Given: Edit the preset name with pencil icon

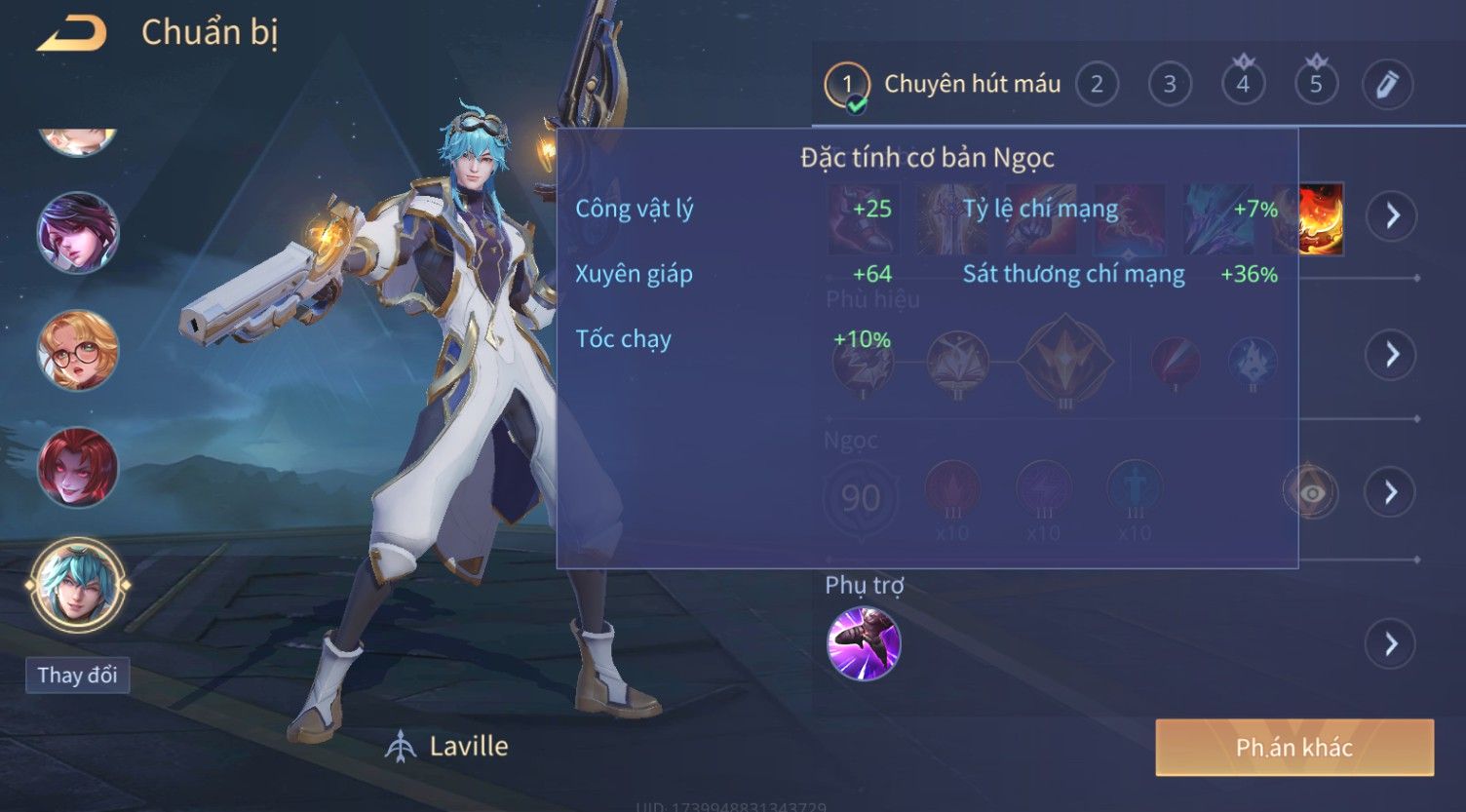Looking at the screenshot, I should pos(1387,85).
